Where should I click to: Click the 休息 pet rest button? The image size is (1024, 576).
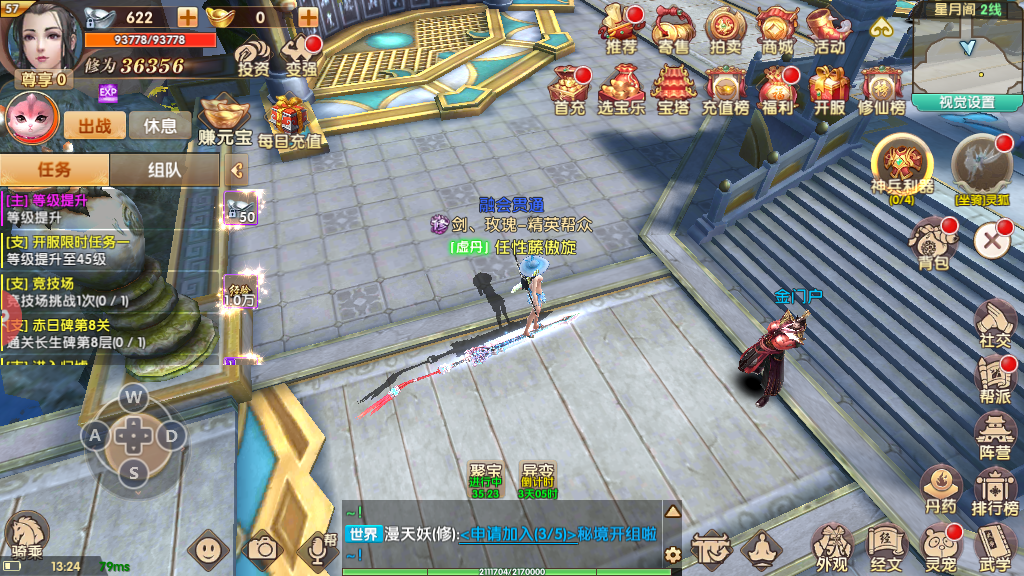point(160,126)
